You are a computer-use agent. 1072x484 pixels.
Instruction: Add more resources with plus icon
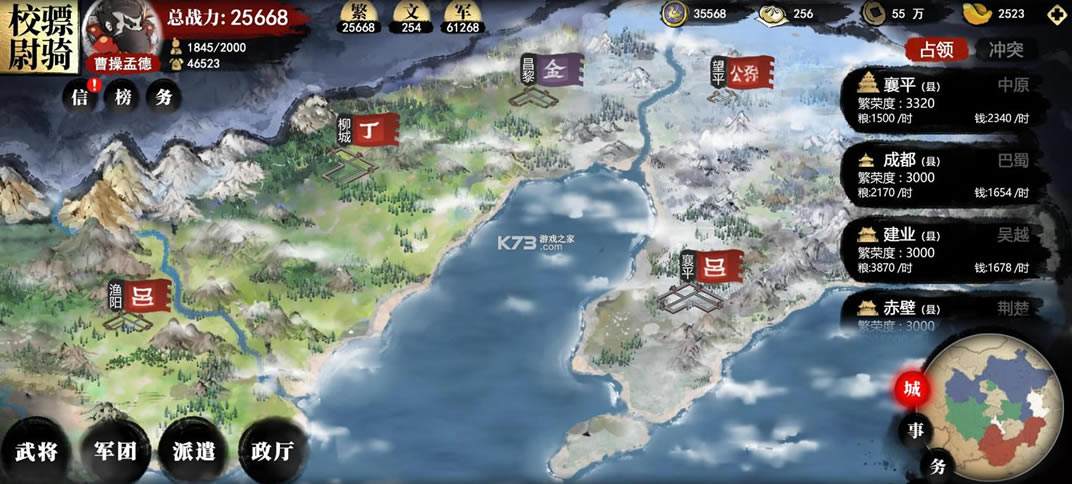point(1056,14)
